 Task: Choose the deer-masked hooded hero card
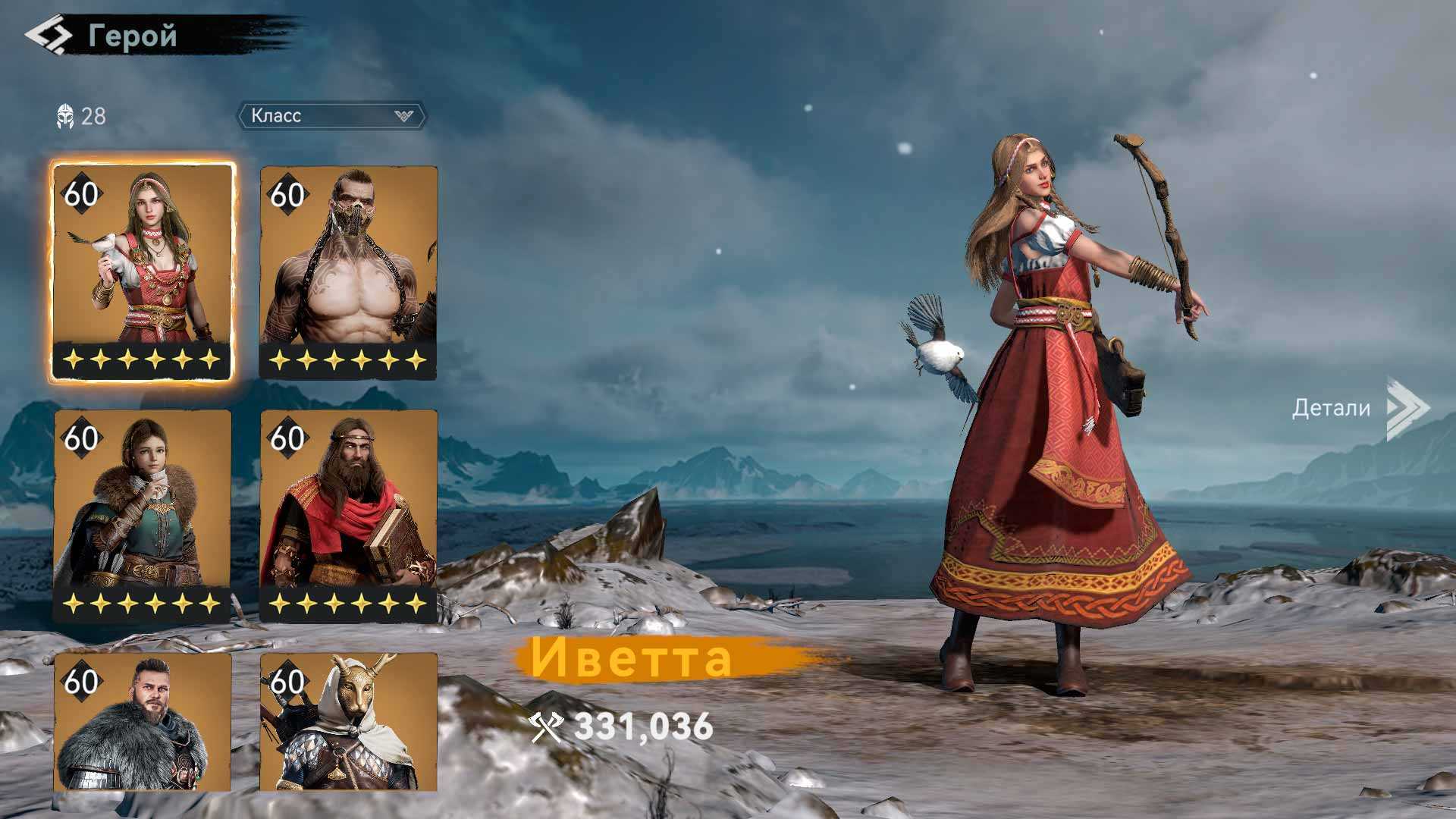click(349, 722)
